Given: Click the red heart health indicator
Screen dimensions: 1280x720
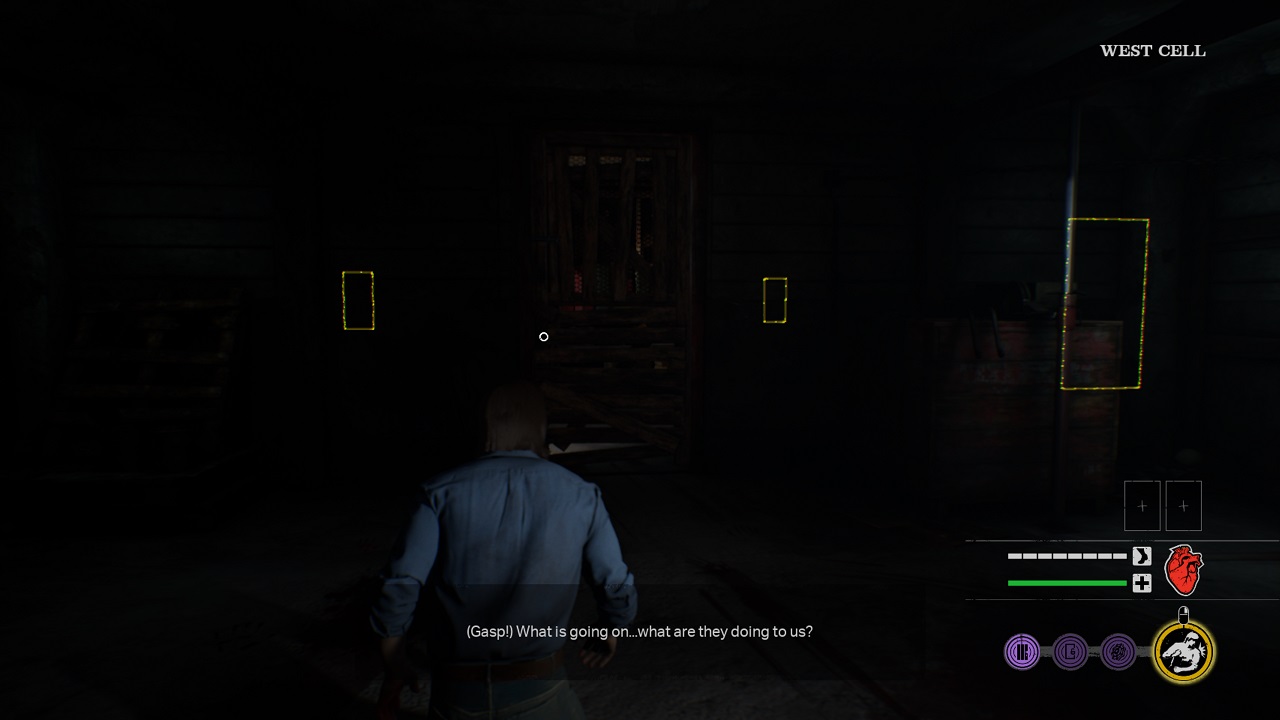Looking at the screenshot, I should click(1183, 569).
